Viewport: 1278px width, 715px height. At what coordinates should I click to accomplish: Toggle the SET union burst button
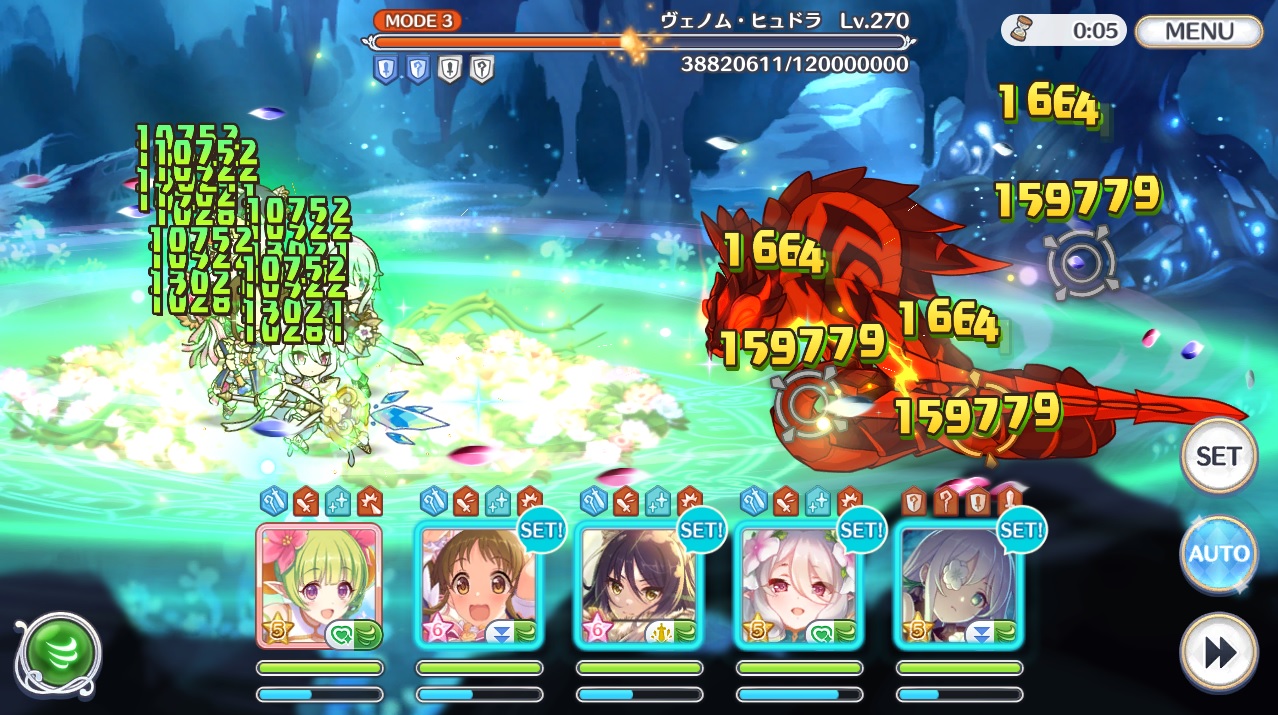(1218, 456)
